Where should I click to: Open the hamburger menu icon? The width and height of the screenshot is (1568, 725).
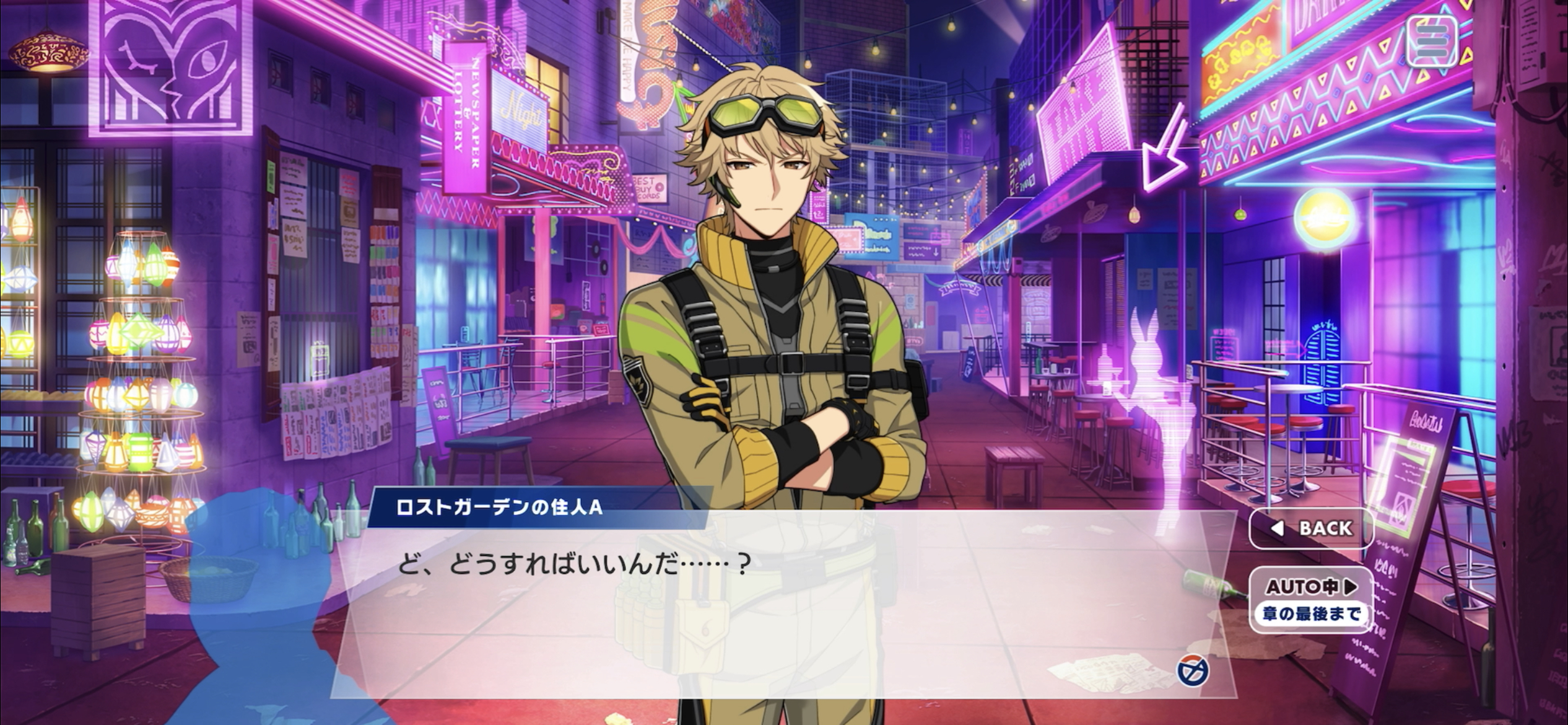point(1431,41)
